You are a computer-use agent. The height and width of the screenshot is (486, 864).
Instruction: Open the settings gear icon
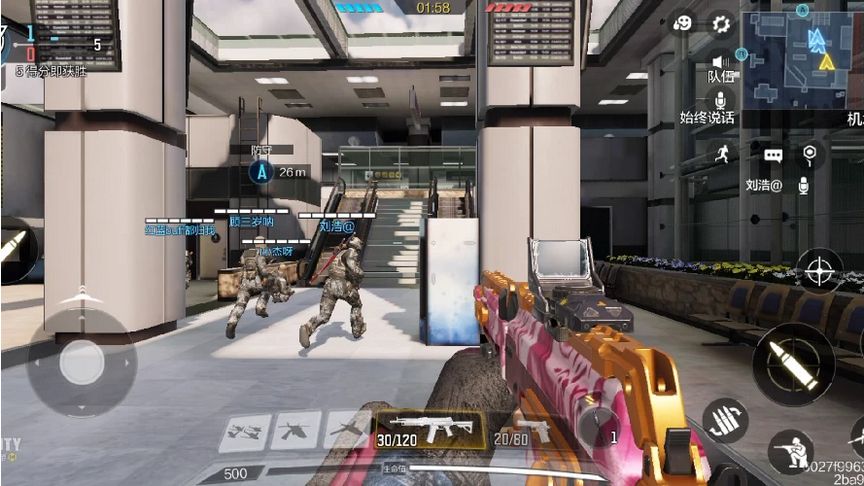(721, 24)
